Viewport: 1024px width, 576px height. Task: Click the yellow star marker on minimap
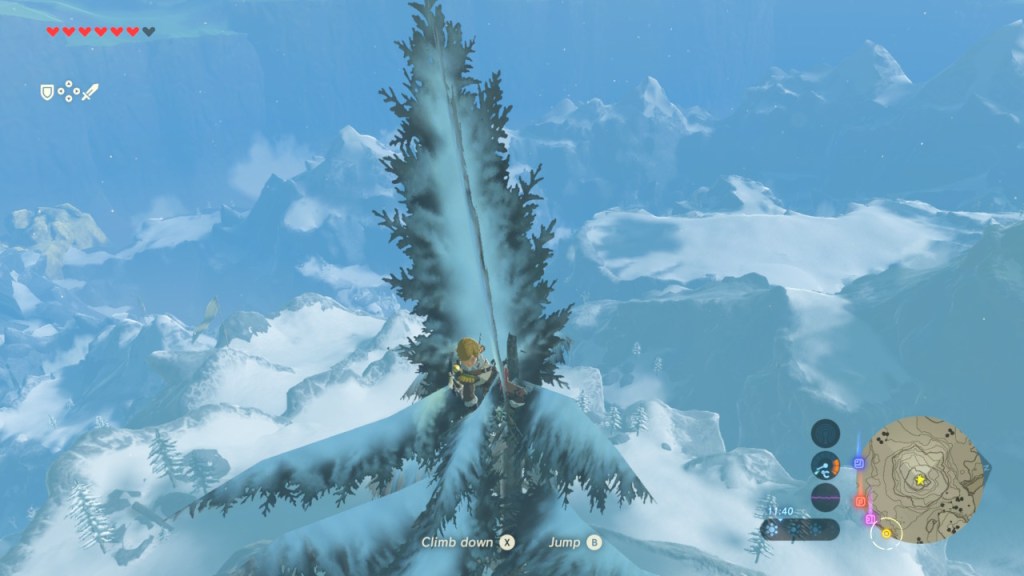(x=920, y=480)
